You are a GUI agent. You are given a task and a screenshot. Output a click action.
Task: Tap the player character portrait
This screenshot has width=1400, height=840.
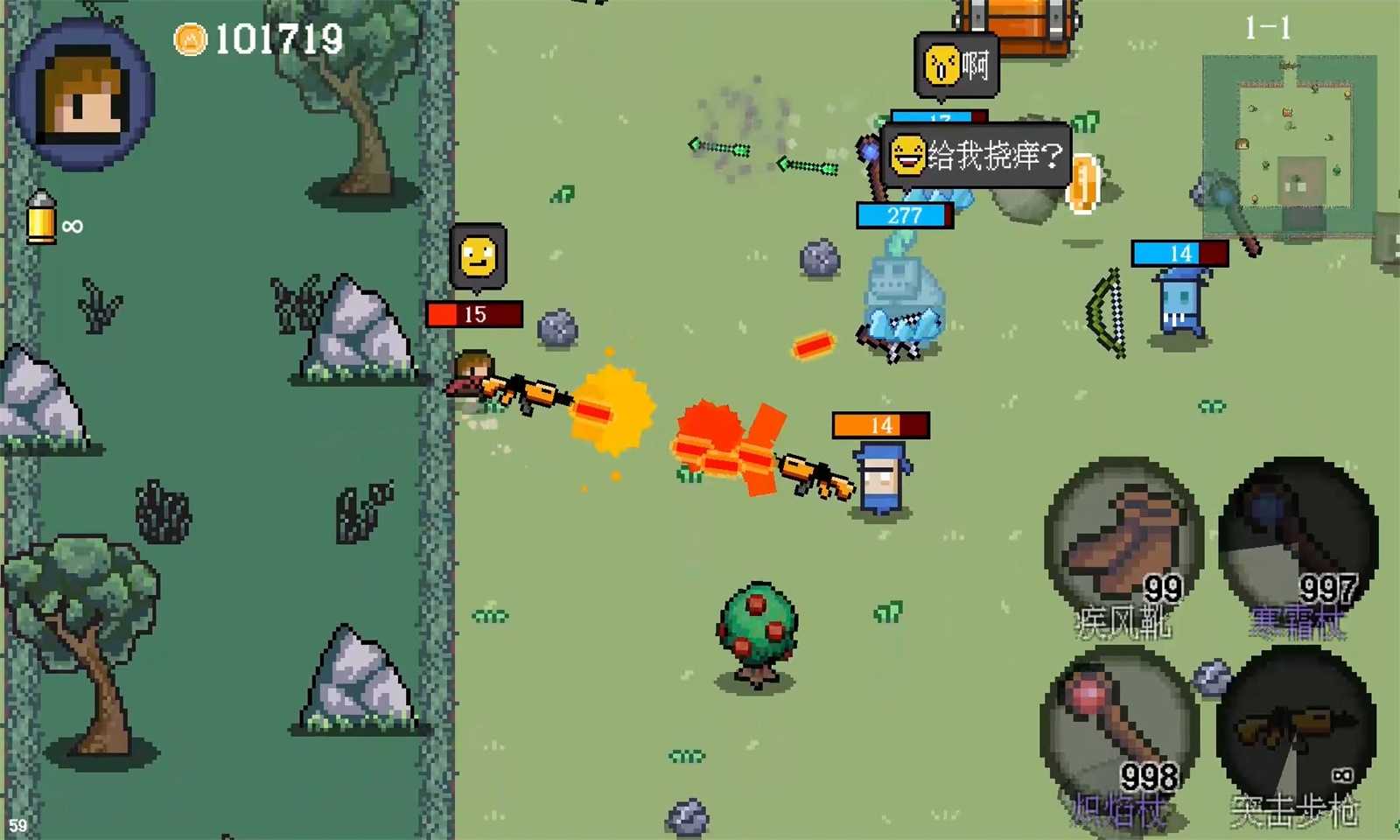tap(84, 94)
